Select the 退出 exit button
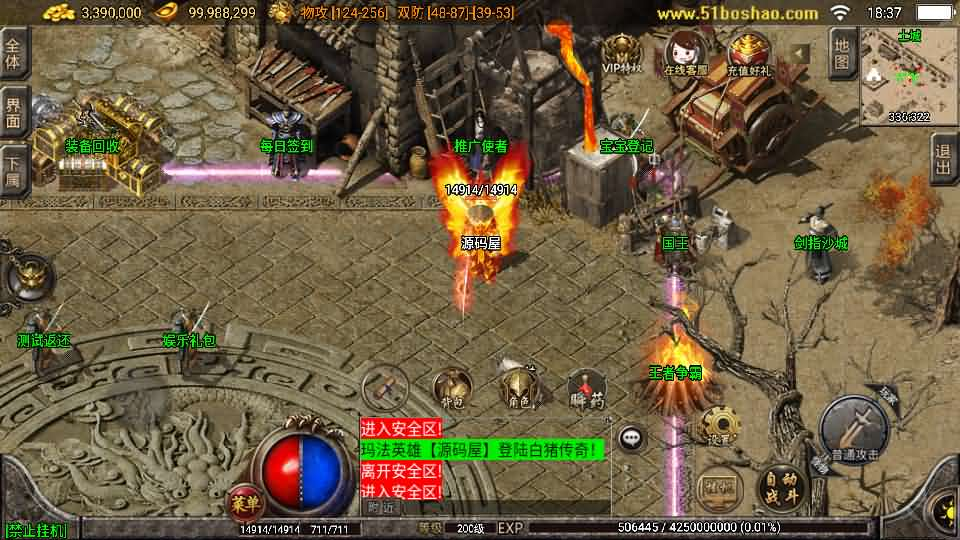960x540 pixels. [x=942, y=158]
